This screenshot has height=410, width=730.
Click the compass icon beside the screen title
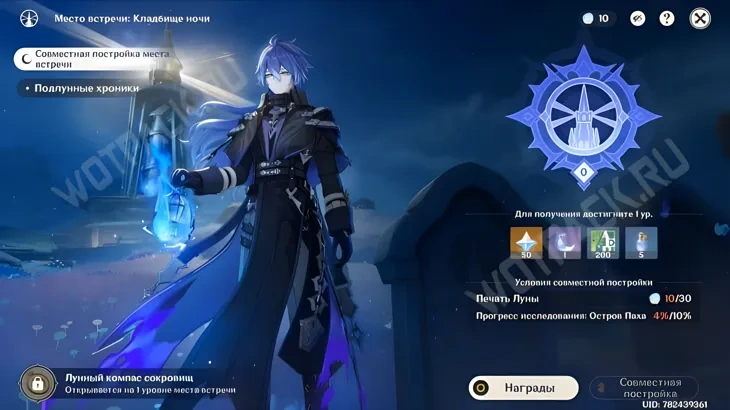pyautogui.click(x=29, y=18)
